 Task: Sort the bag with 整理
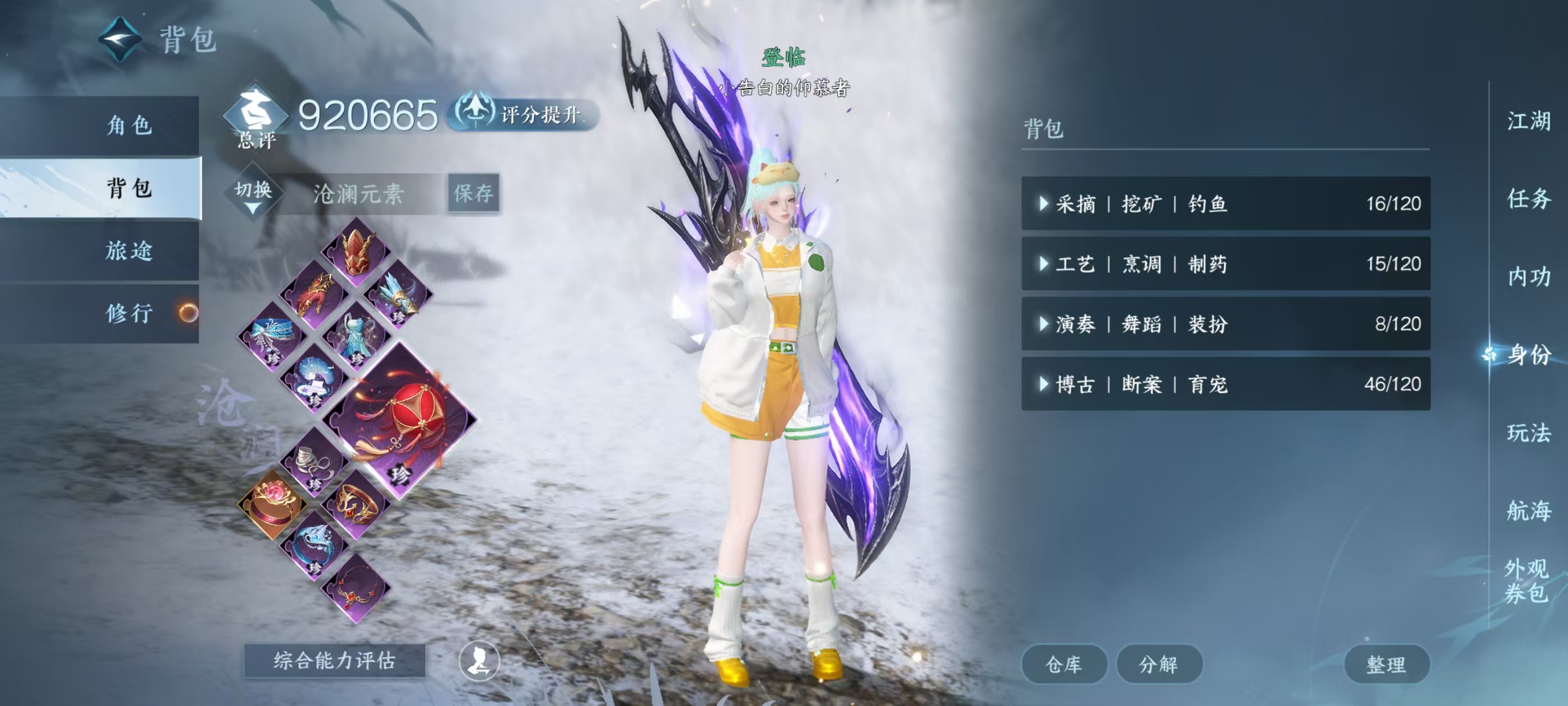[x=1386, y=664]
